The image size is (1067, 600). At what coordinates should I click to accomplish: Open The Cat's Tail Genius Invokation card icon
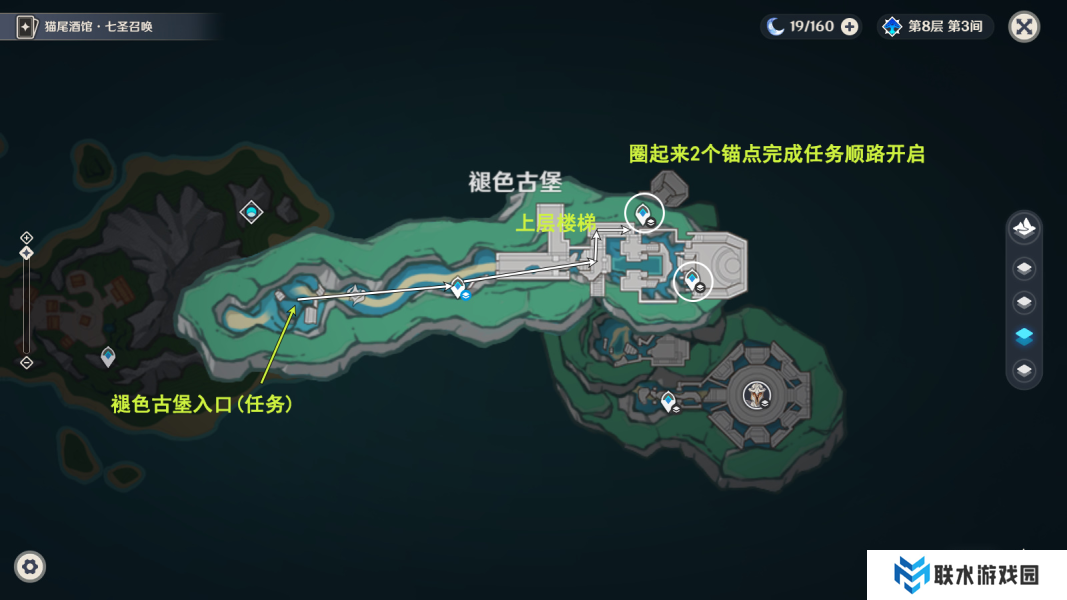pos(27,27)
